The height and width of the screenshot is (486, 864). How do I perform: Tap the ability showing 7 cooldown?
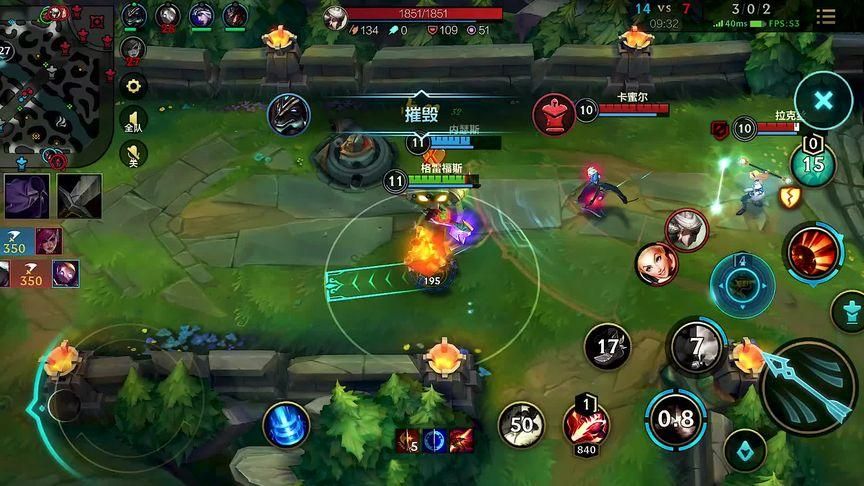point(695,346)
